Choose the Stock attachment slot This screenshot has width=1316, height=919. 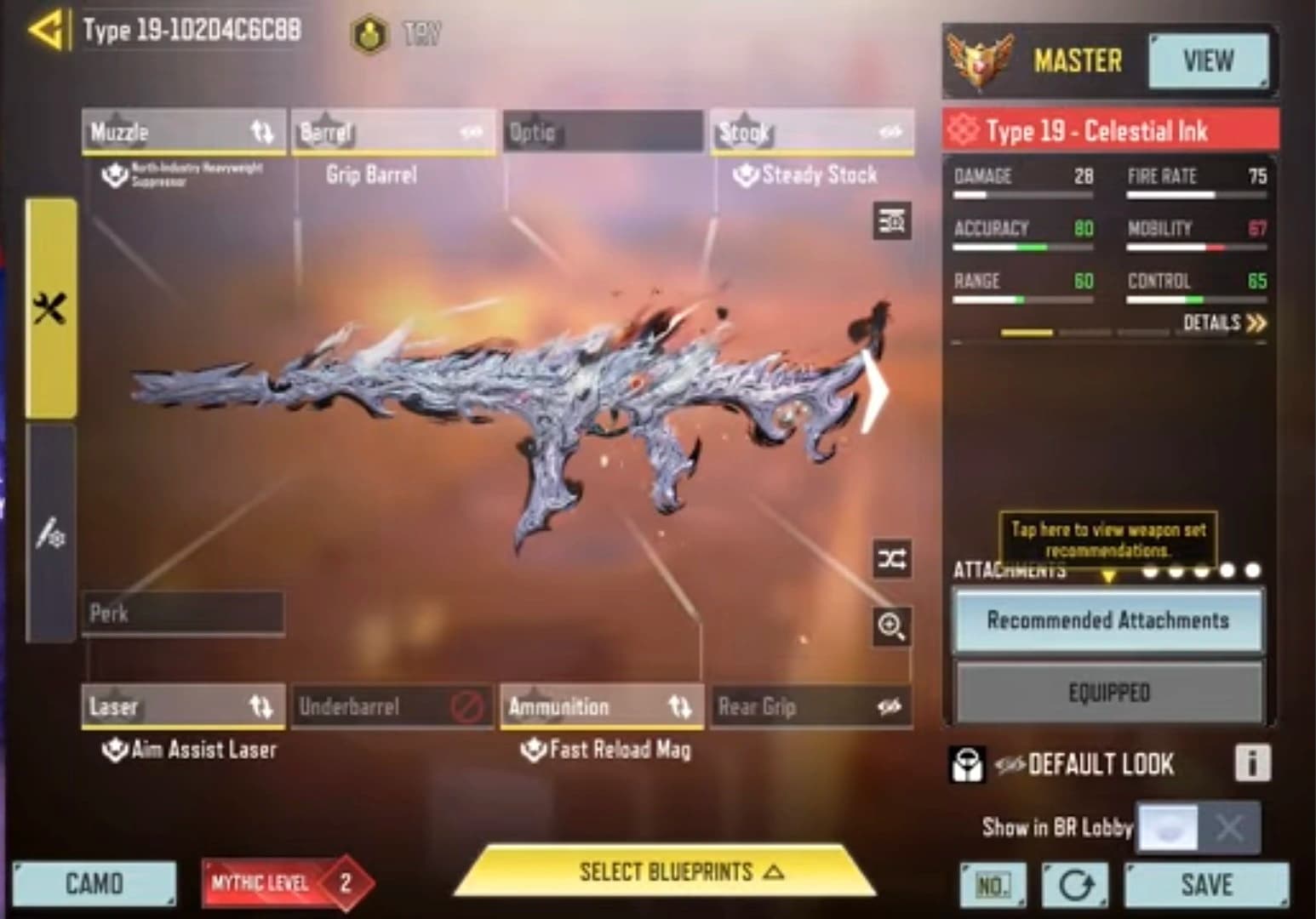[811, 132]
